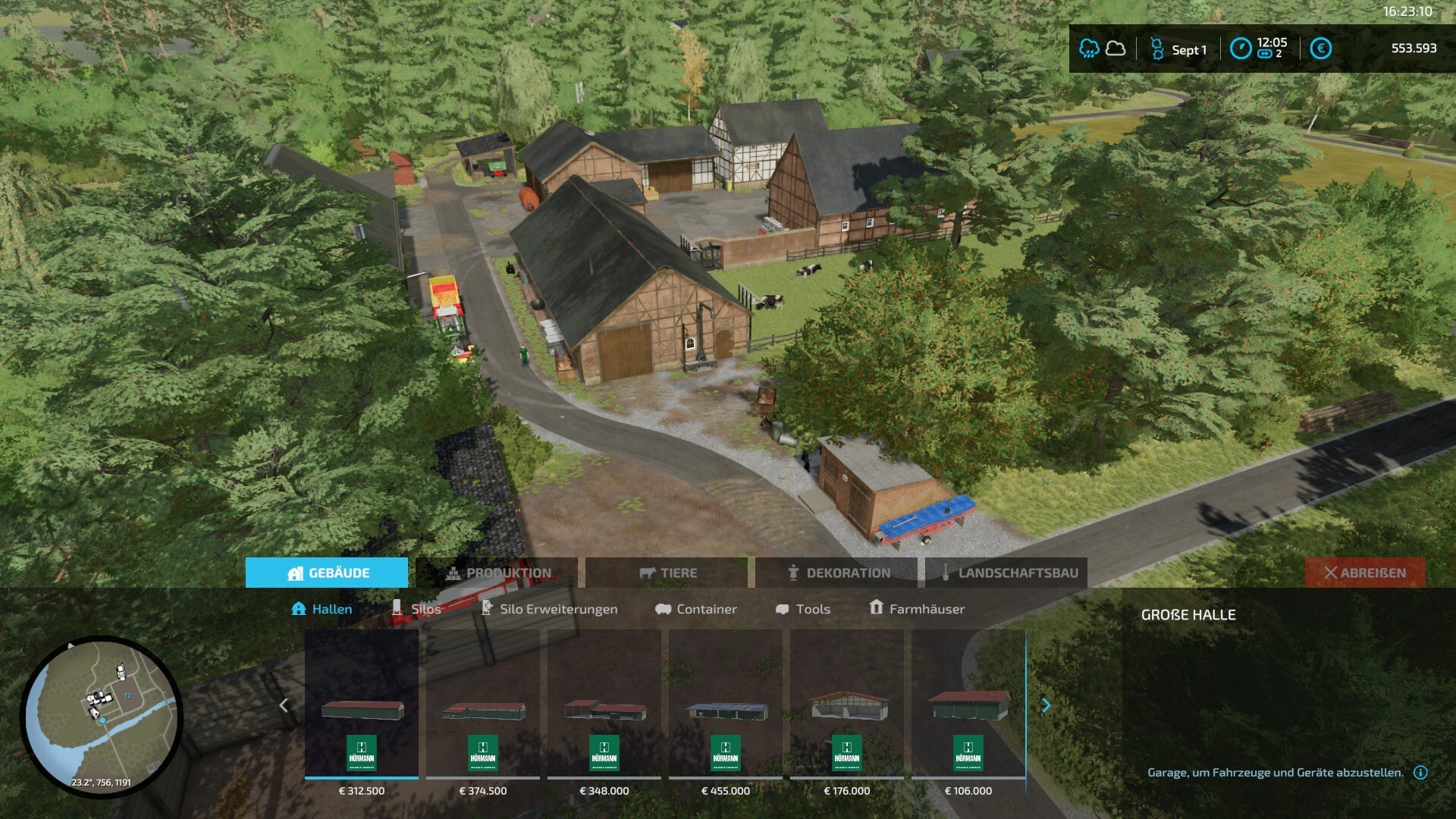The height and width of the screenshot is (819, 1456).
Task: Open the Produktion category tab
Action: (x=497, y=573)
